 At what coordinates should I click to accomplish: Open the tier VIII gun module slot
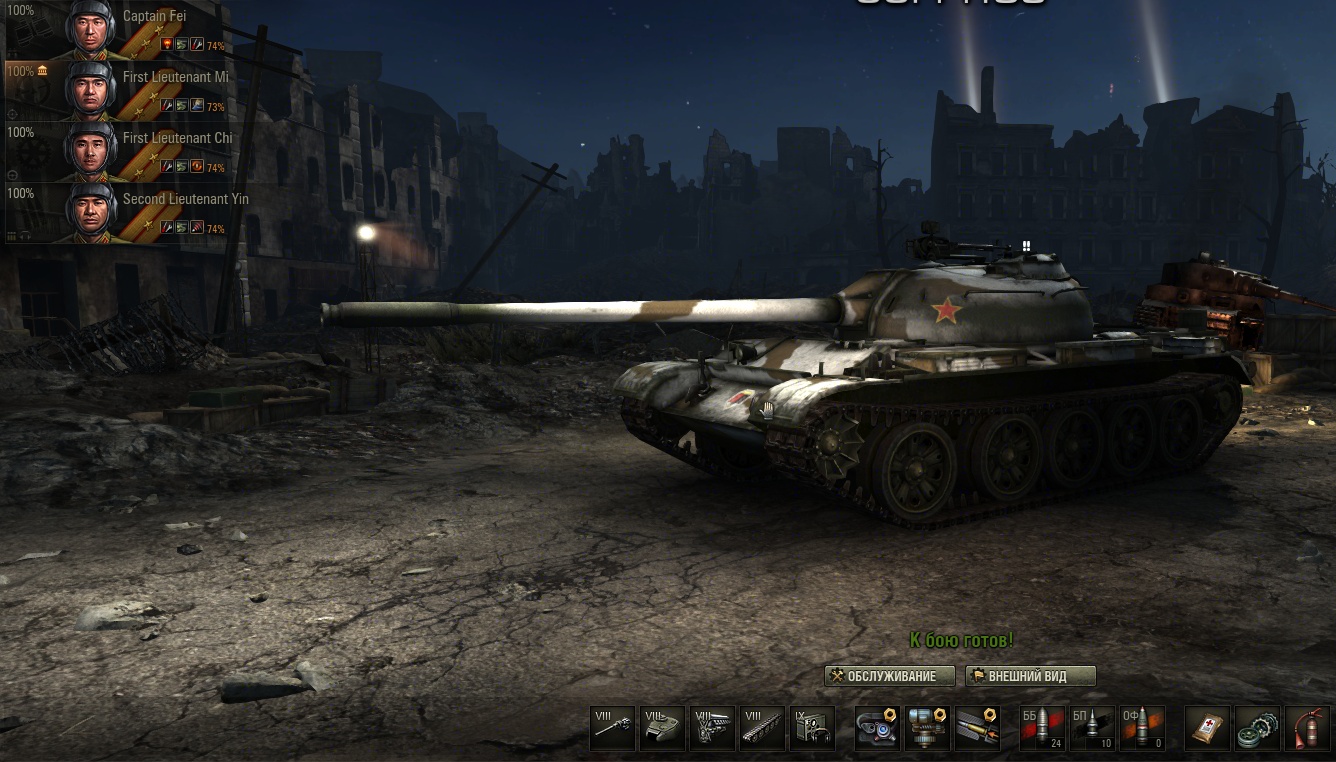613,728
